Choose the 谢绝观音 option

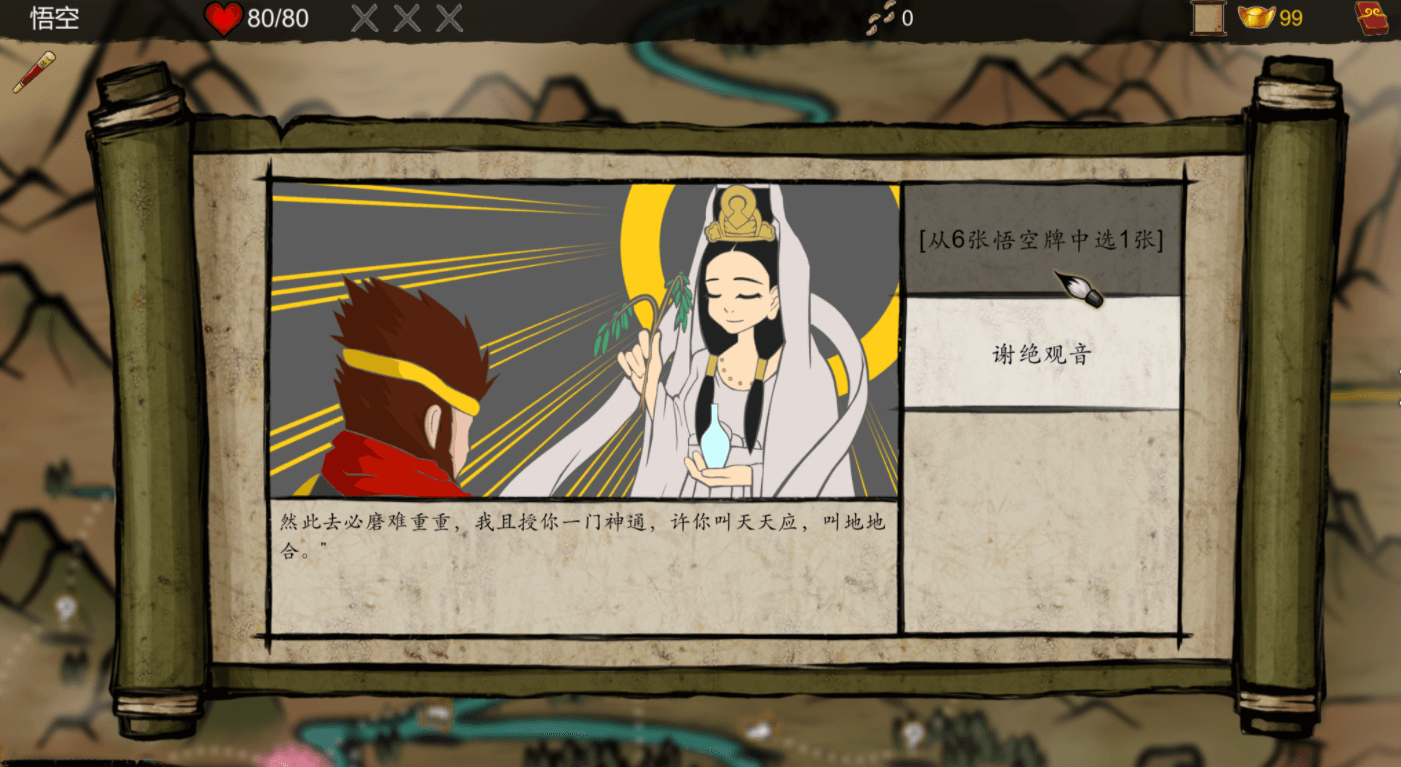[1043, 354]
